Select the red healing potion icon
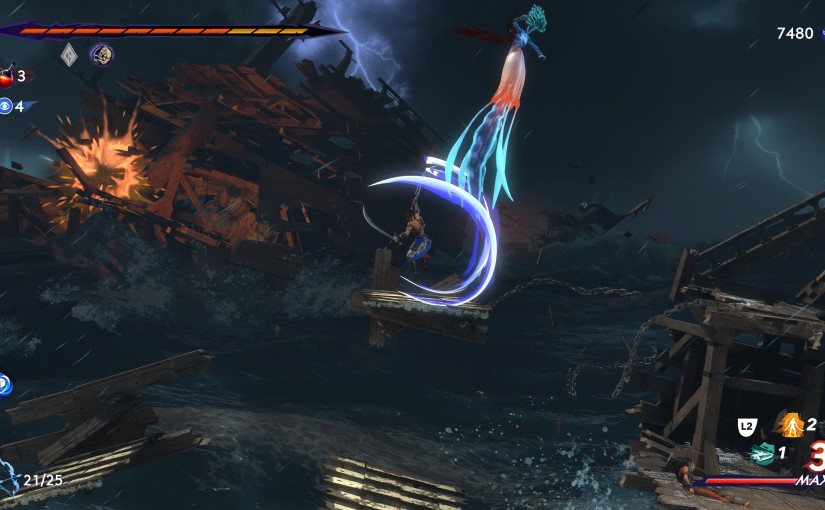The image size is (825, 510). click(x=7, y=75)
